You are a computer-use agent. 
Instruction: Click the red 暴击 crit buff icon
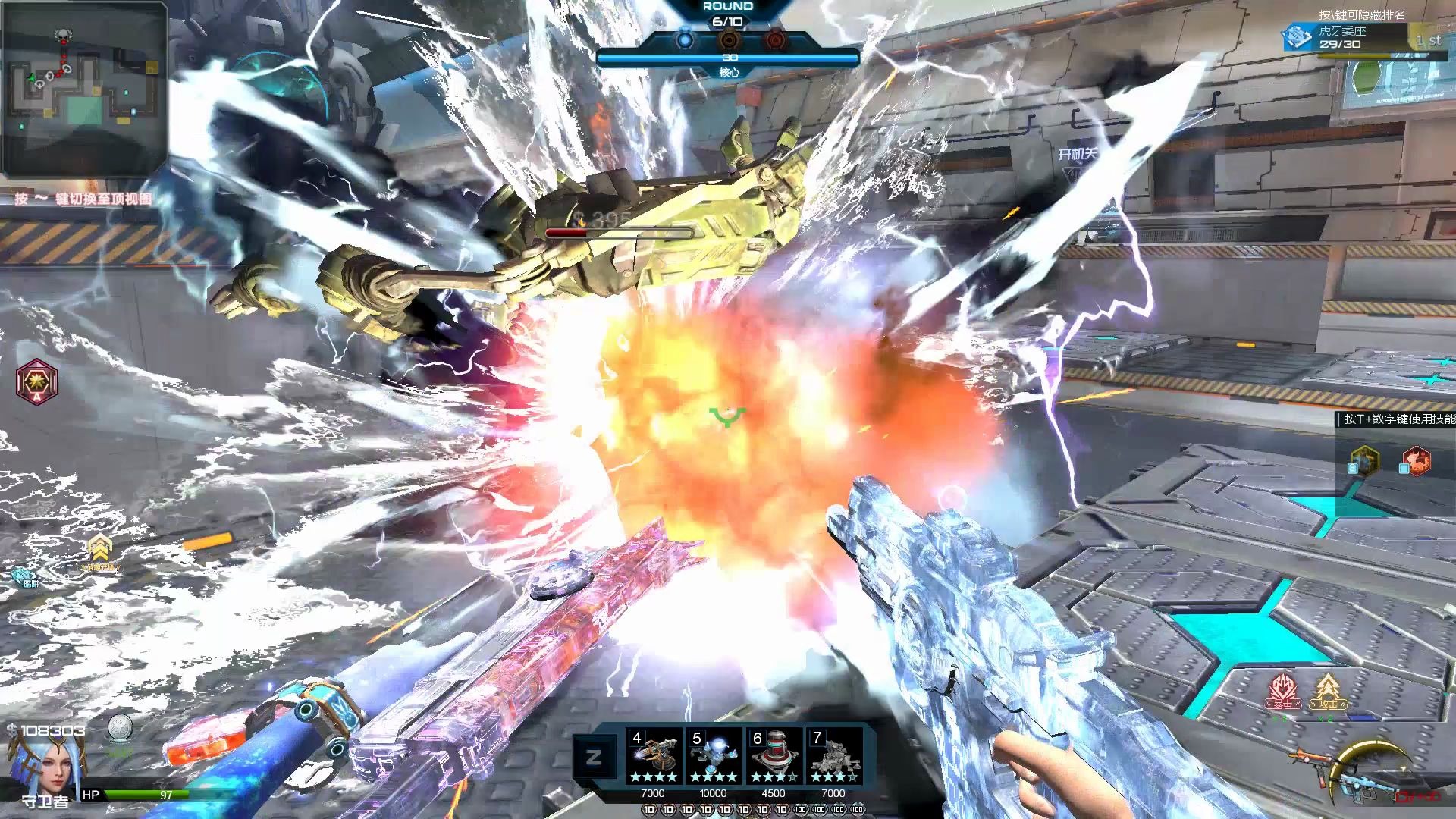tap(1282, 692)
